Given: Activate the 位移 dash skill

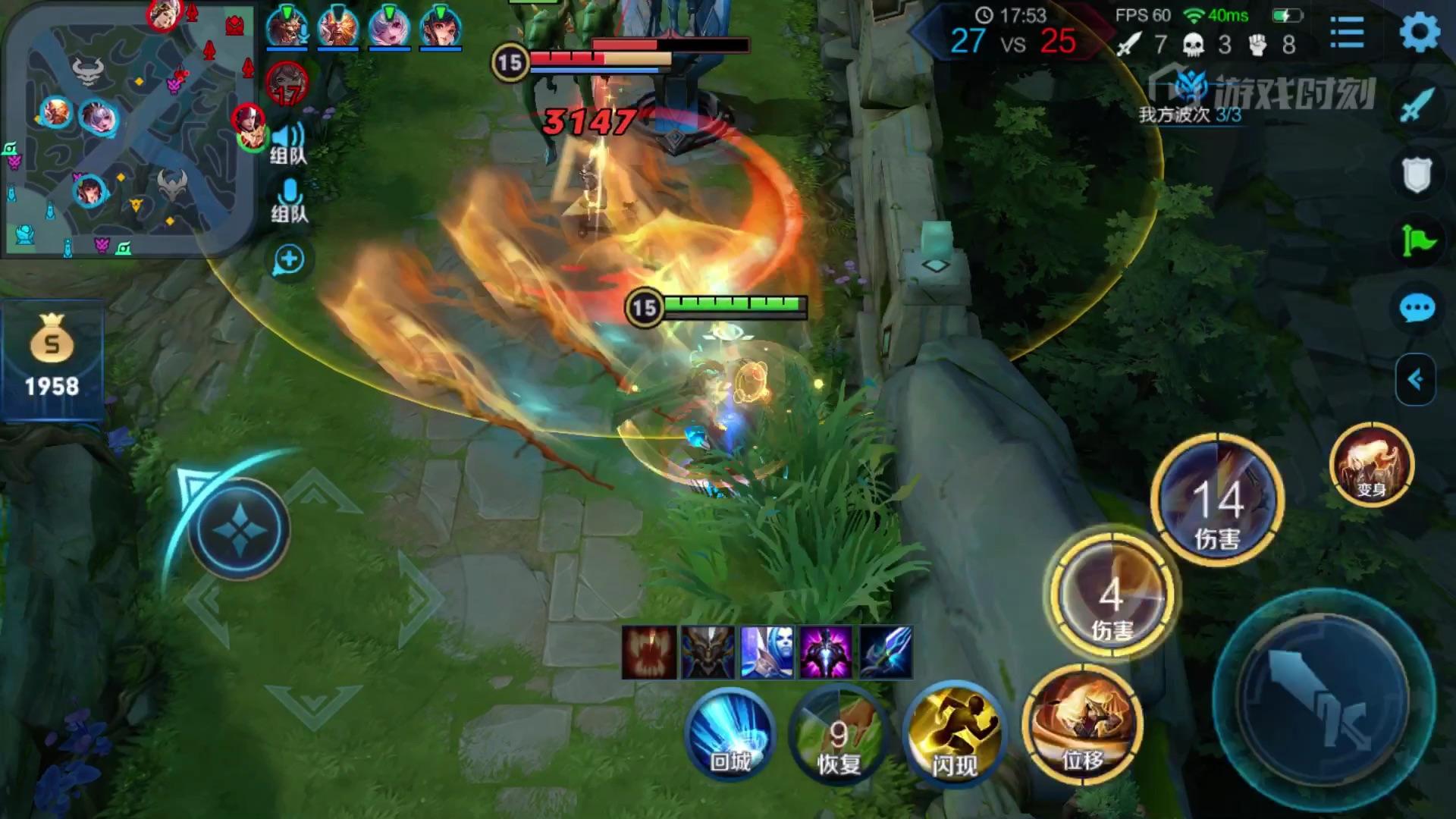Looking at the screenshot, I should (x=1081, y=725).
